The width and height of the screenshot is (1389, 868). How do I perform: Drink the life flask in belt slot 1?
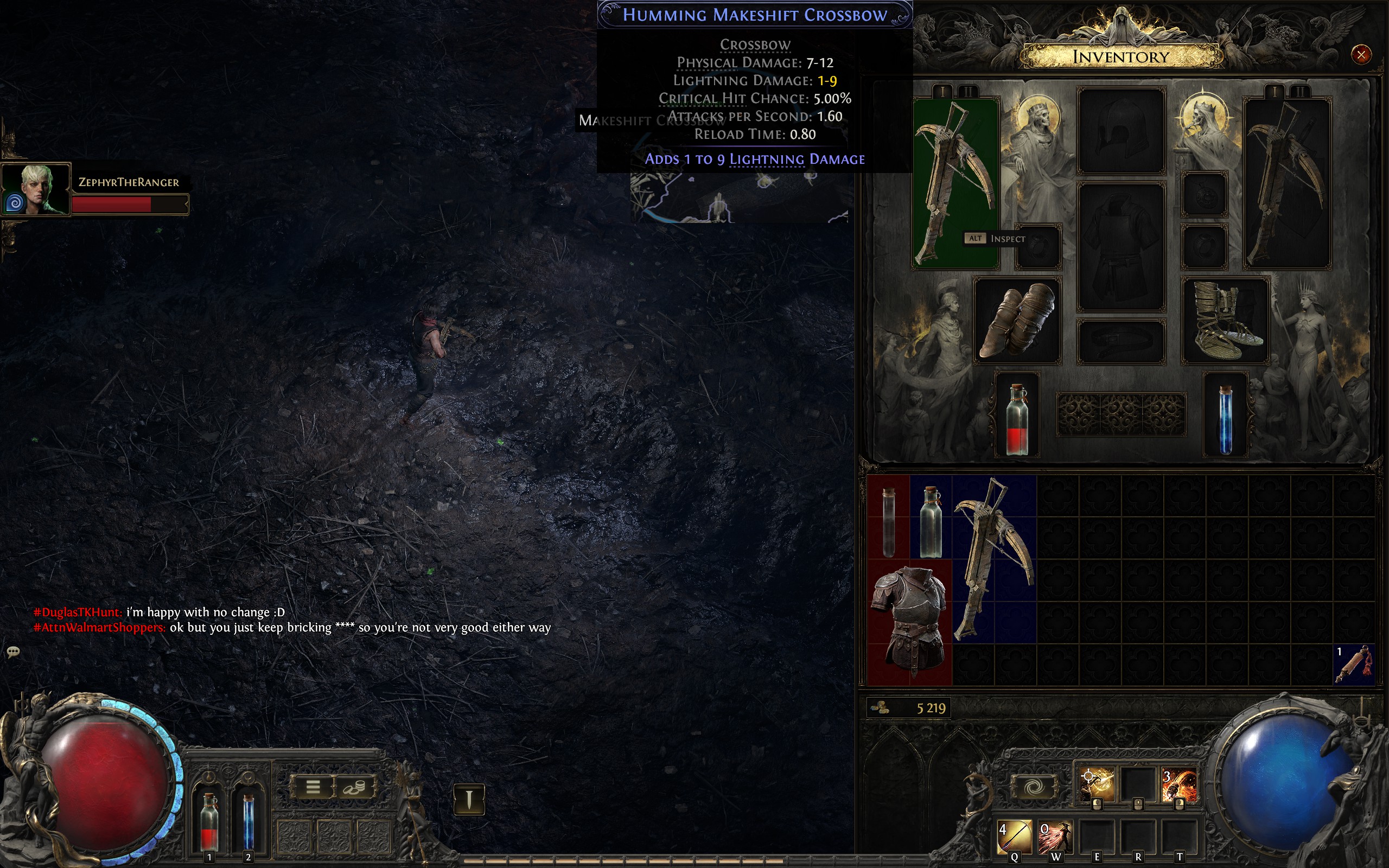pyautogui.click(x=210, y=821)
